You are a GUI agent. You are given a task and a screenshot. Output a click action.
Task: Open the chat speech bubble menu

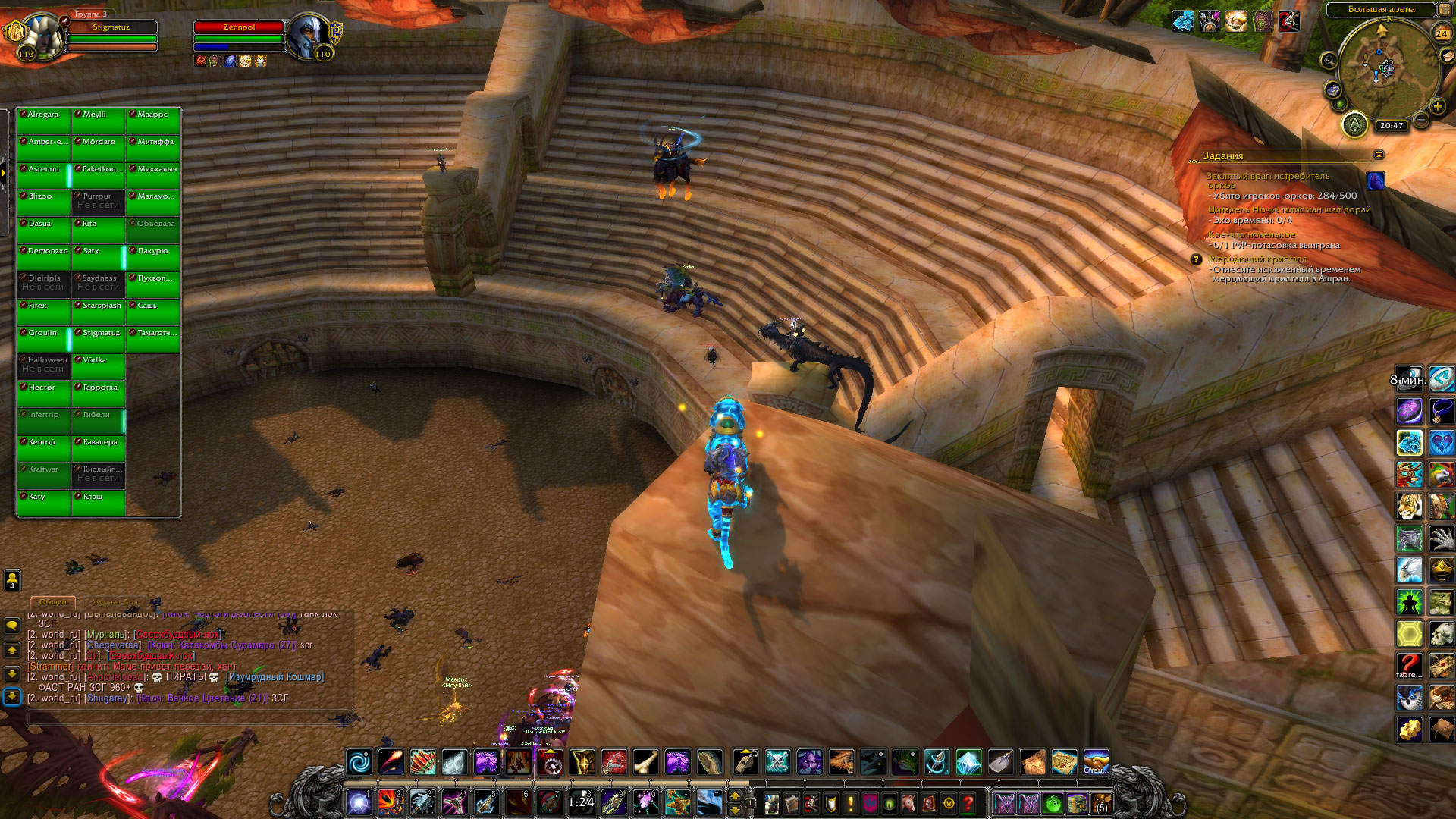point(12,626)
